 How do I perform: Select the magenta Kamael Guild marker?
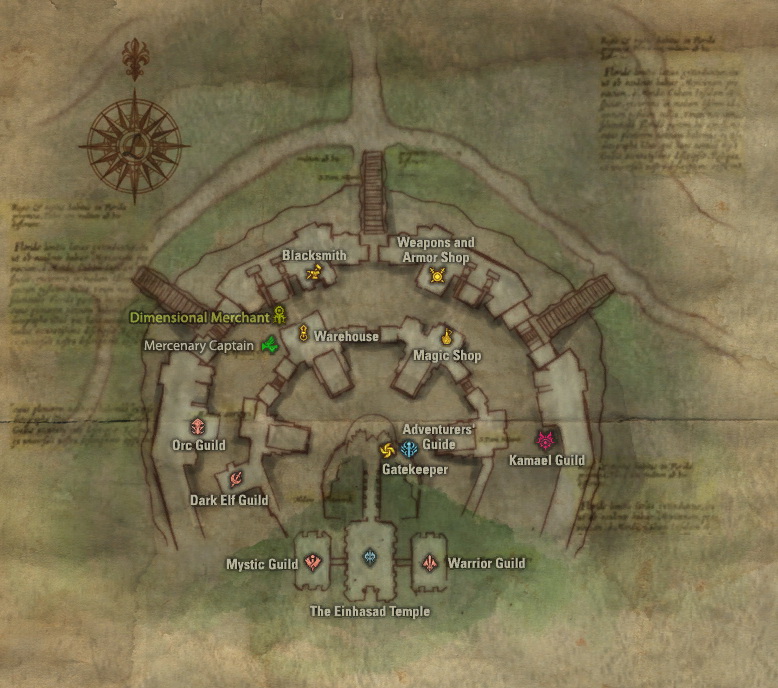pyautogui.click(x=545, y=440)
